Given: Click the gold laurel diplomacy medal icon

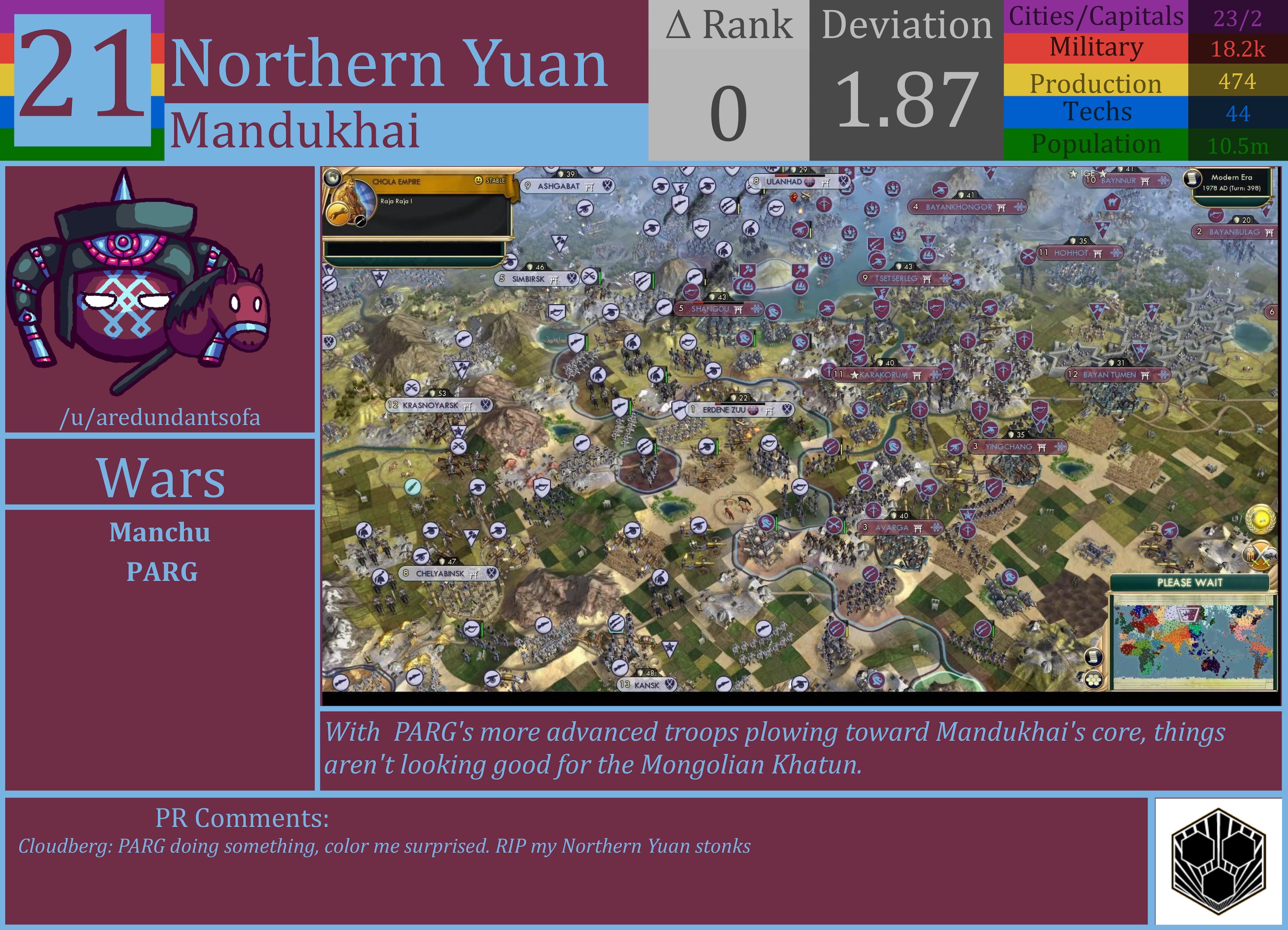Looking at the screenshot, I should click(x=1261, y=518).
